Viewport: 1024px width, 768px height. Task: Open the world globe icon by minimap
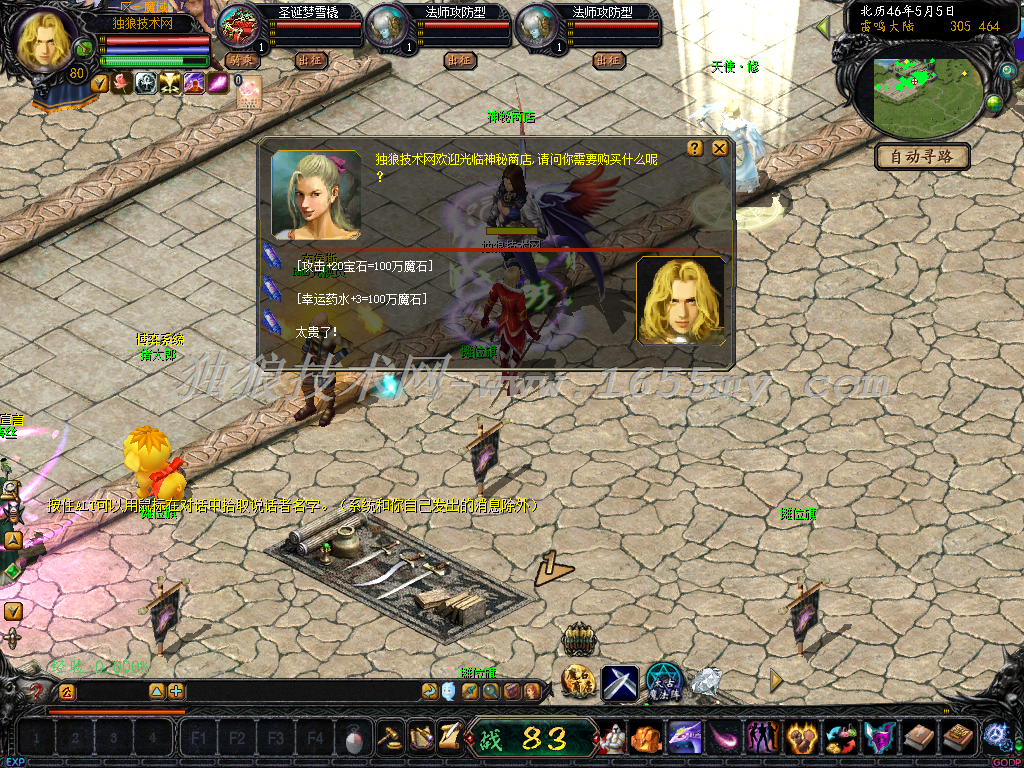pyautogui.click(x=994, y=102)
